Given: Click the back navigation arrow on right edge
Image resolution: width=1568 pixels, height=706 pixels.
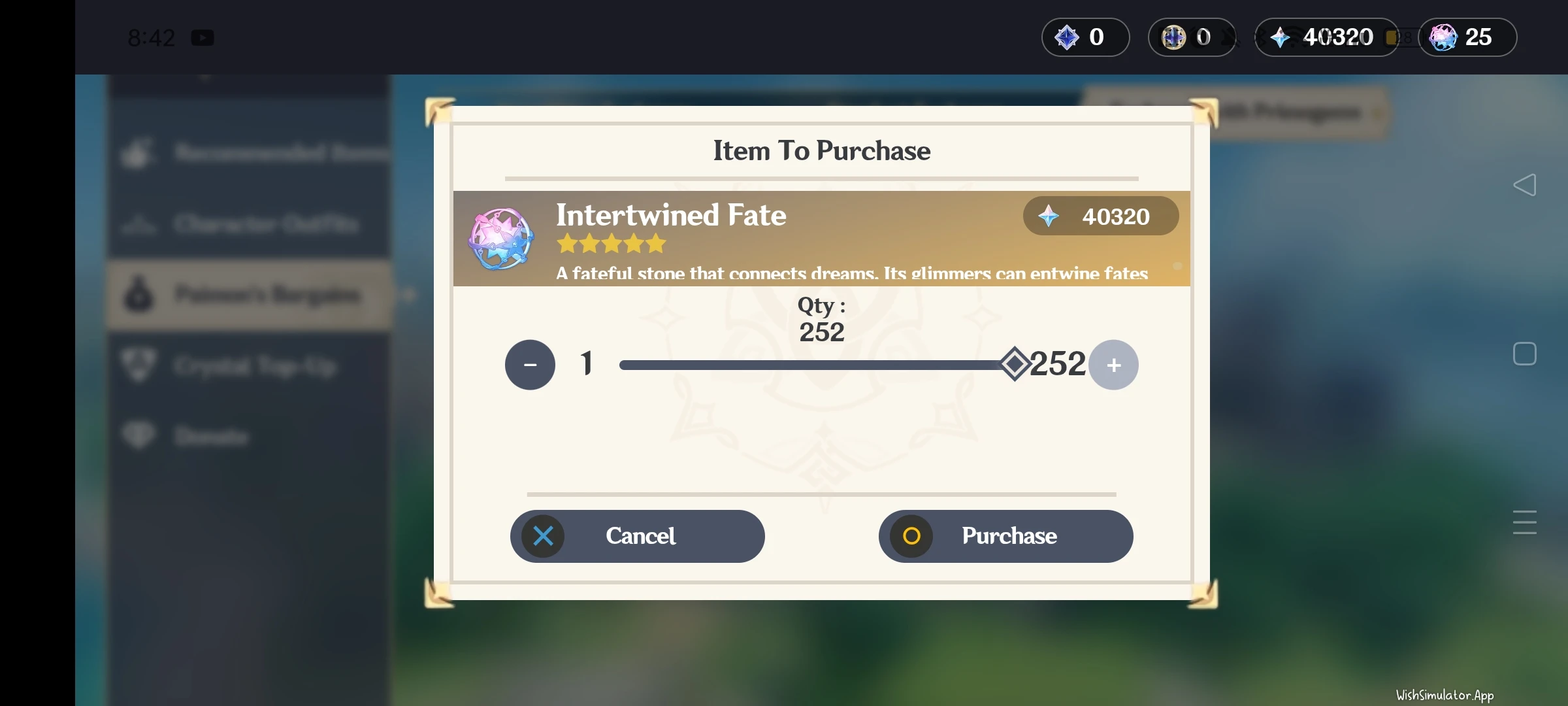Looking at the screenshot, I should pyautogui.click(x=1526, y=185).
